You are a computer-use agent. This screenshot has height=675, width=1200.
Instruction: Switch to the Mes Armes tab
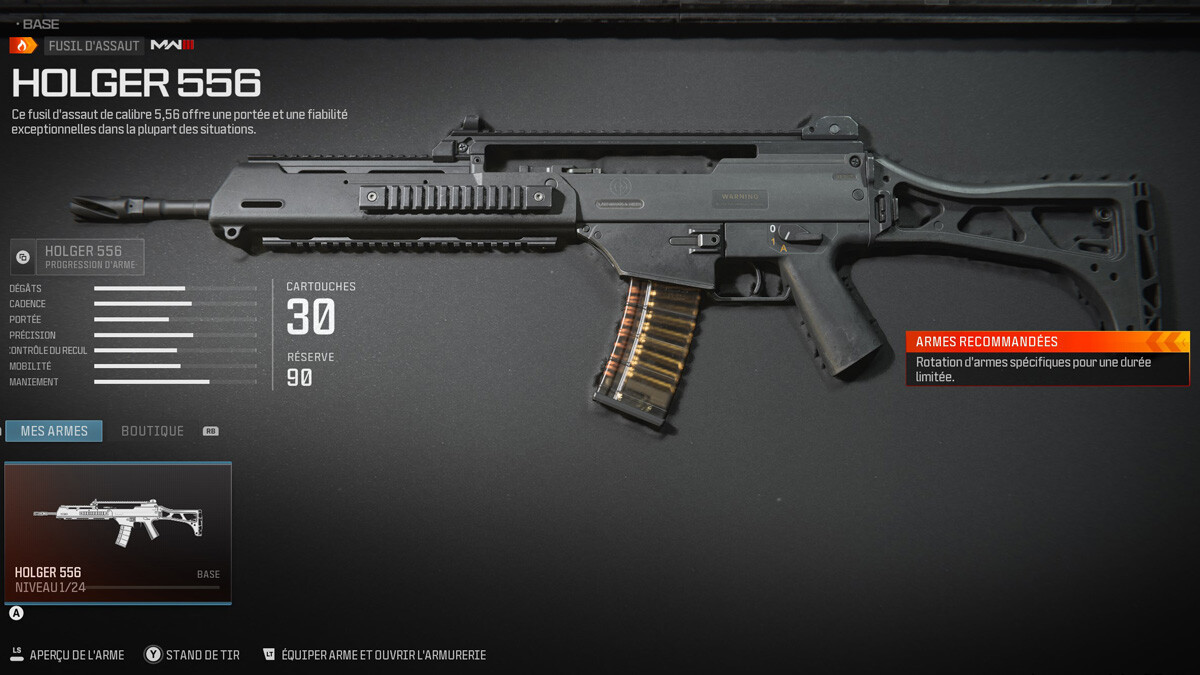[54, 431]
